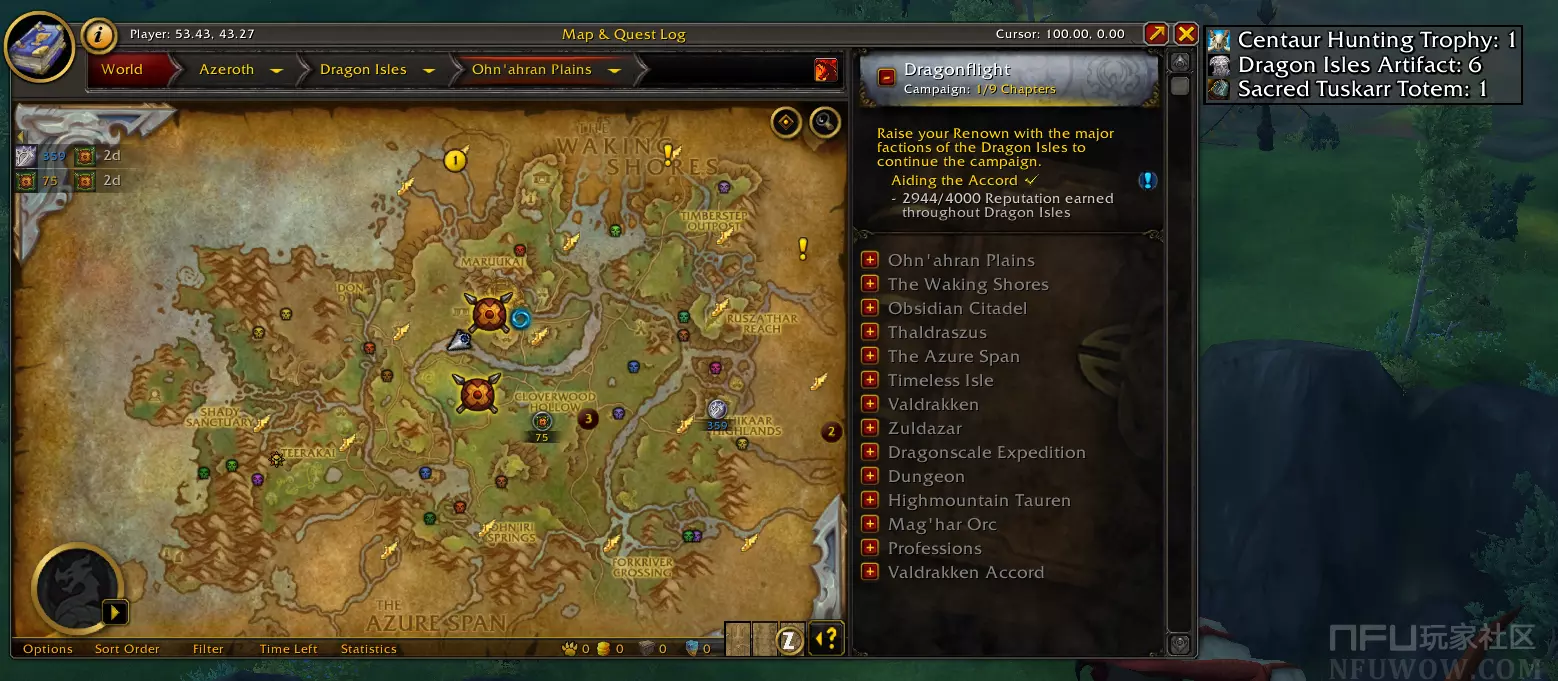Collapse the Dragonflight campaign header
Image resolution: width=1558 pixels, height=681 pixels.
click(x=886, y=77)
